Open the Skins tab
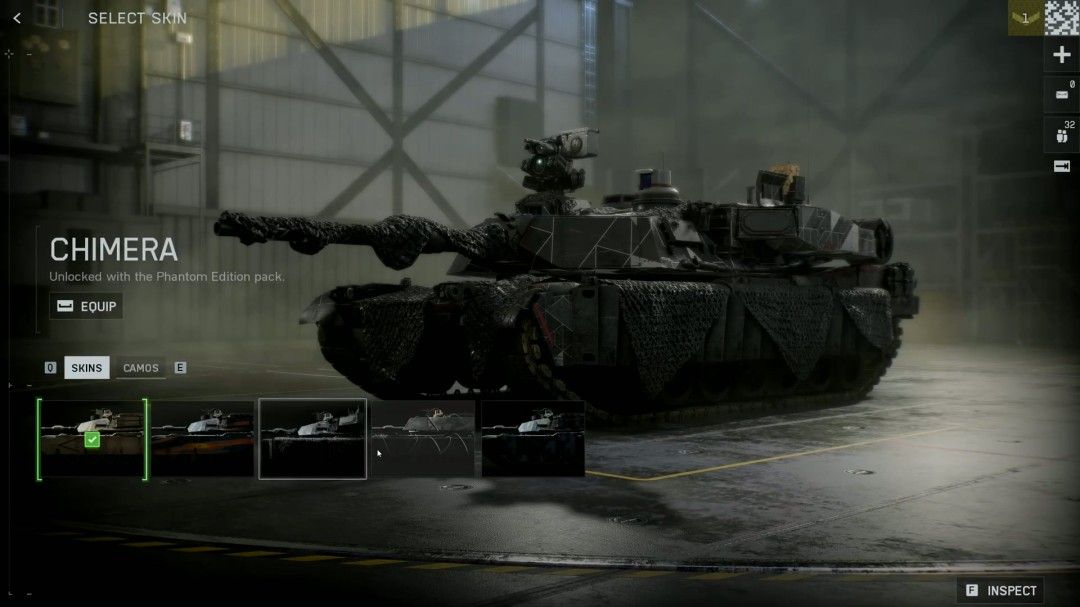This screenshot has width=1080, height=607. pos(87,368)
